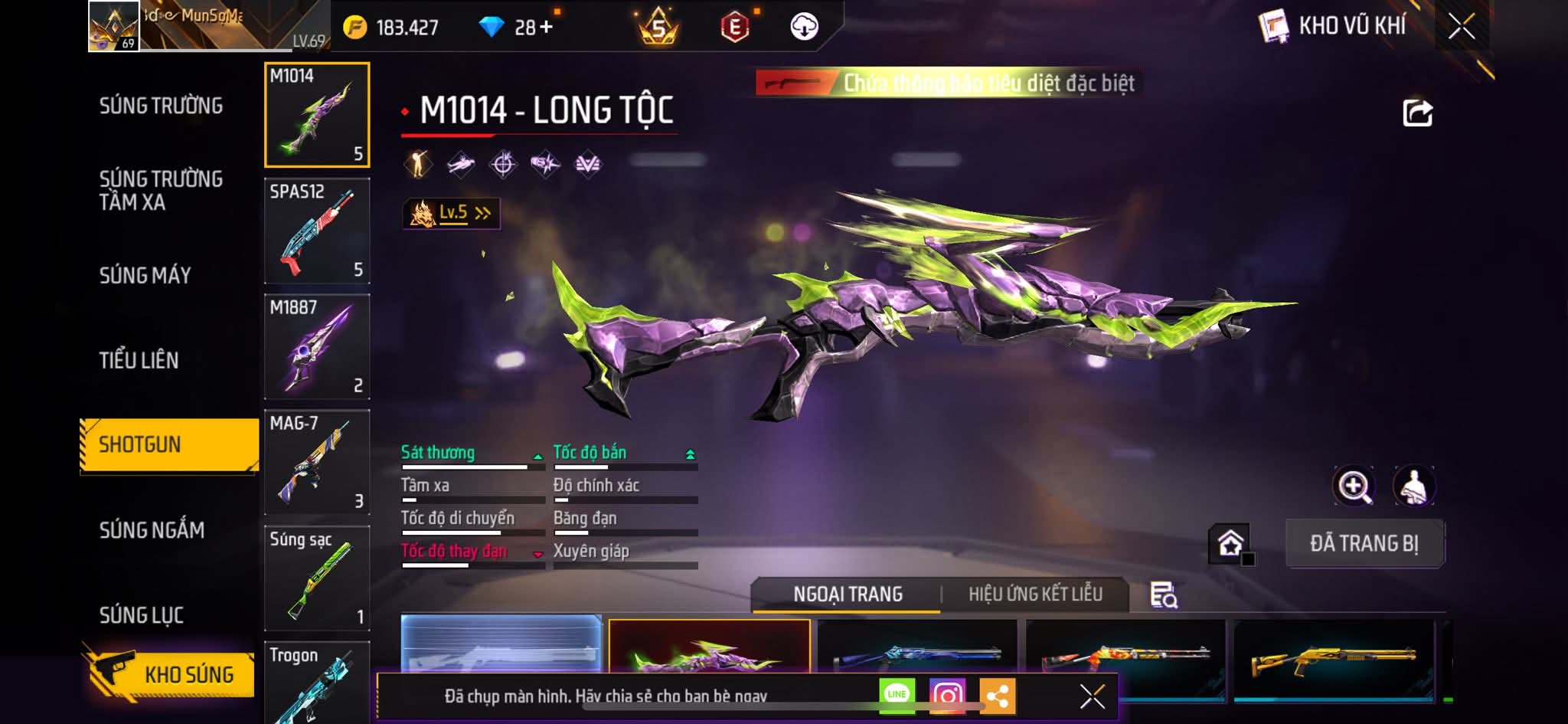
Task: Select the Súng Trường category
Action: (x=161, y=106)
